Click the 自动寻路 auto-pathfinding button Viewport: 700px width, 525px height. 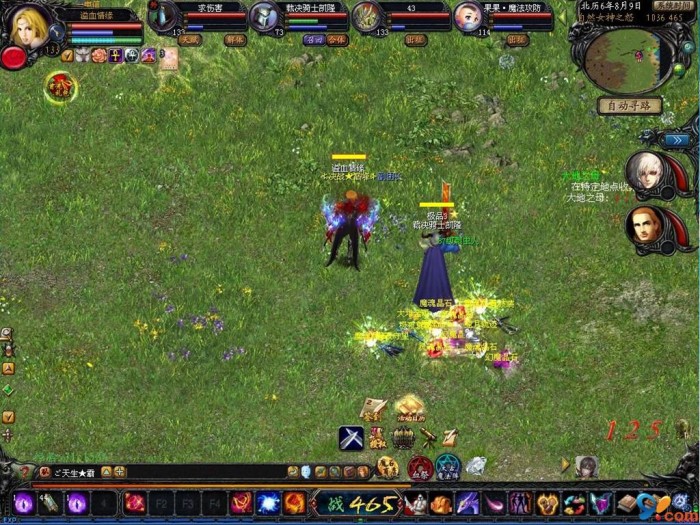629,105
